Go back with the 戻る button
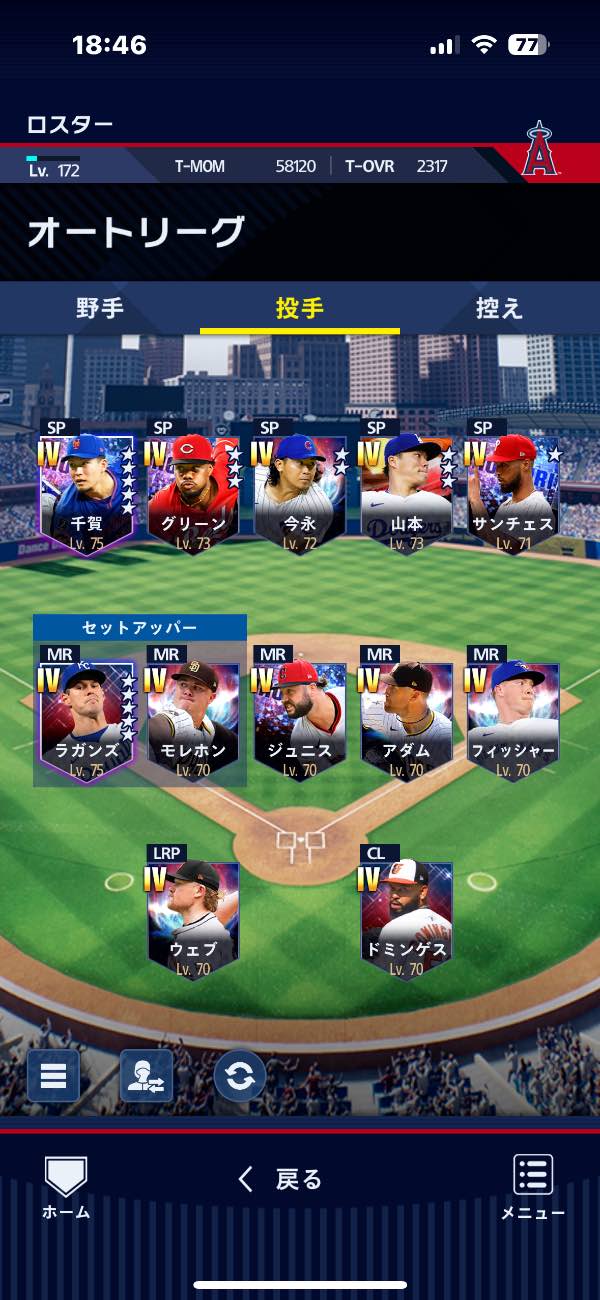Screen dimensions: 600x1300 (282, 1180)
